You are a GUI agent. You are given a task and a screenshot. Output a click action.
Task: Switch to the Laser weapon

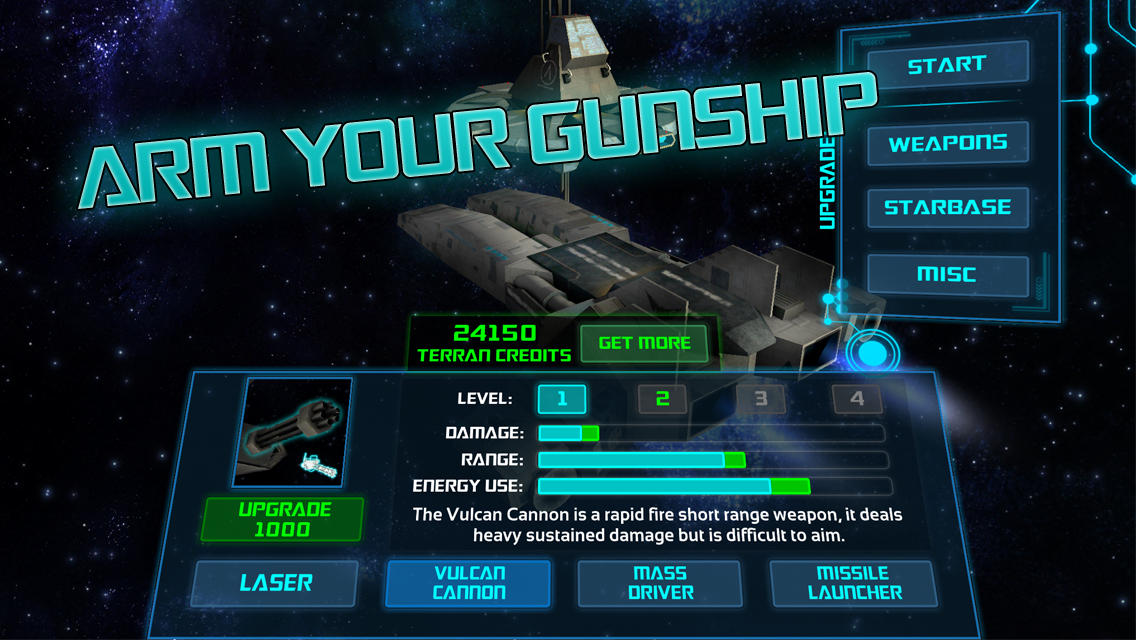[x=275, y=583]
